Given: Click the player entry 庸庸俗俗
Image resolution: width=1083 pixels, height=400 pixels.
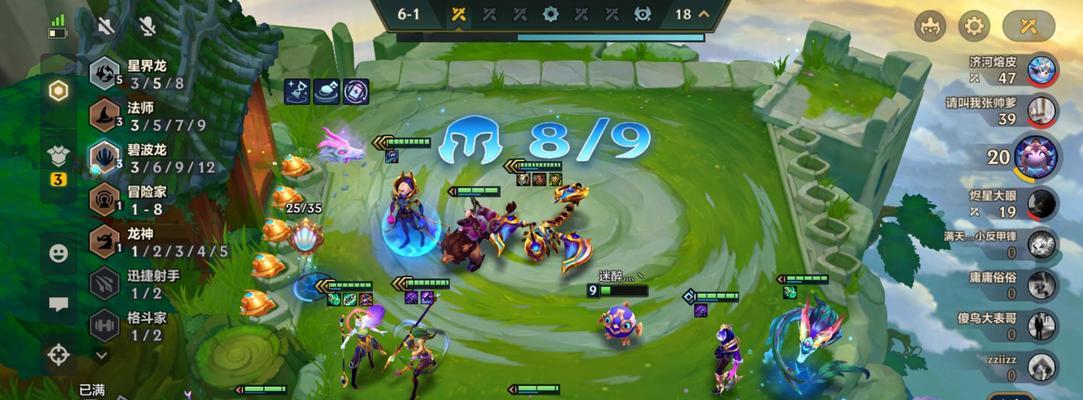Looking at the screenshot, I should [x=1043, y=285].
